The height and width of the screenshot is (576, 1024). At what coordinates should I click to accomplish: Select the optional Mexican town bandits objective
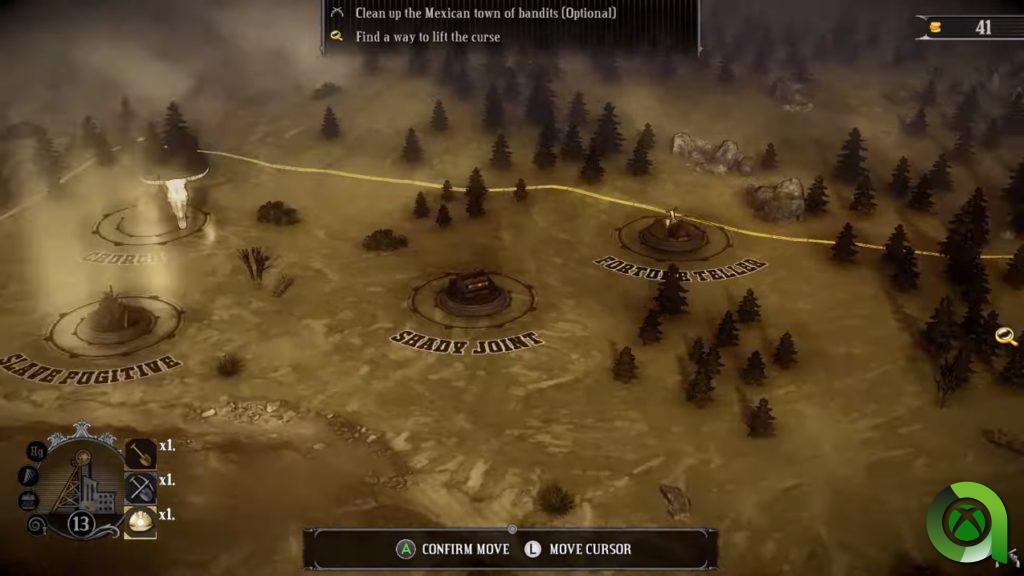tap(485, 13)
